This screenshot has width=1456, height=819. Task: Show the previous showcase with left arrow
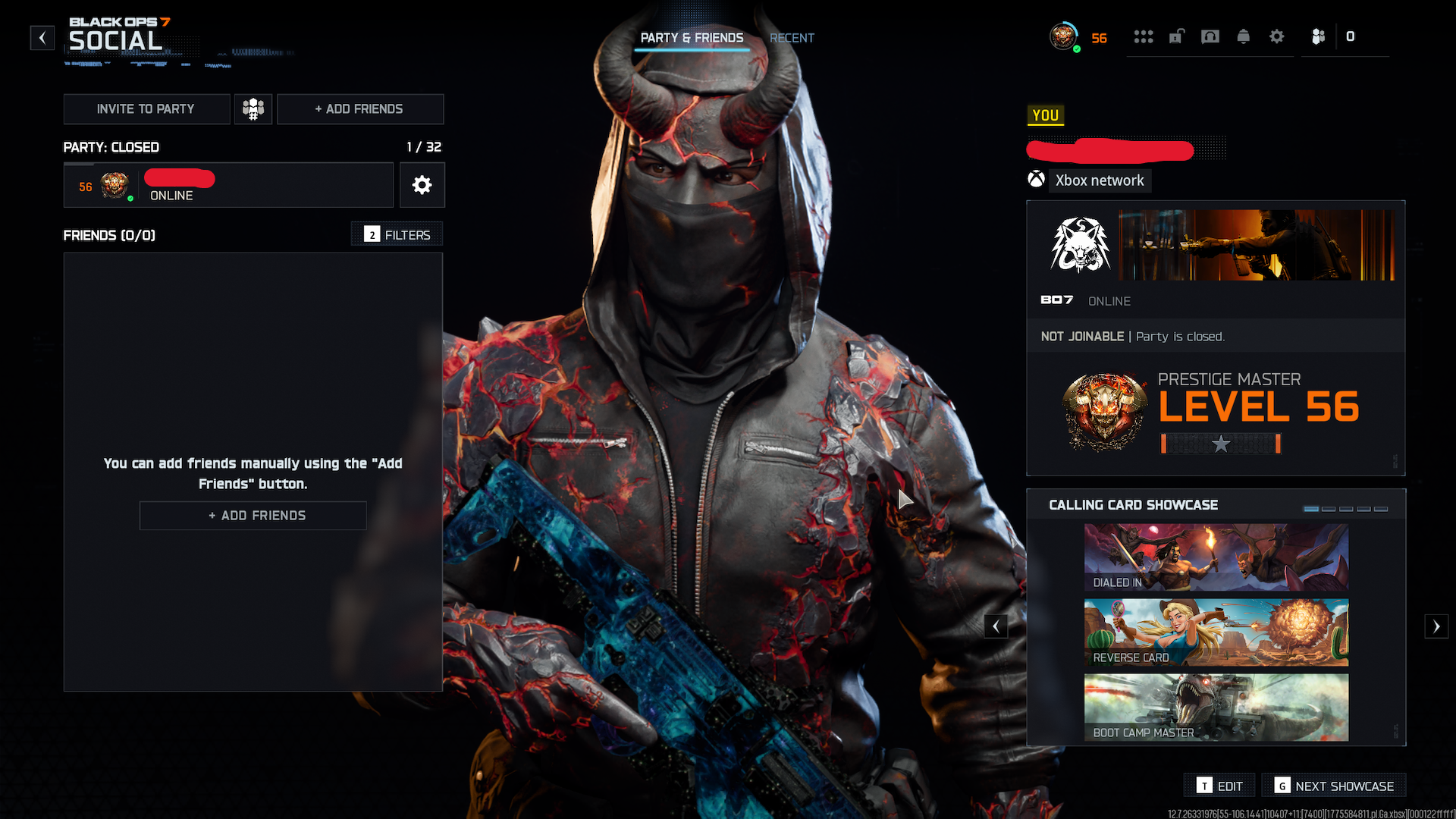click(x=996, y=626)
